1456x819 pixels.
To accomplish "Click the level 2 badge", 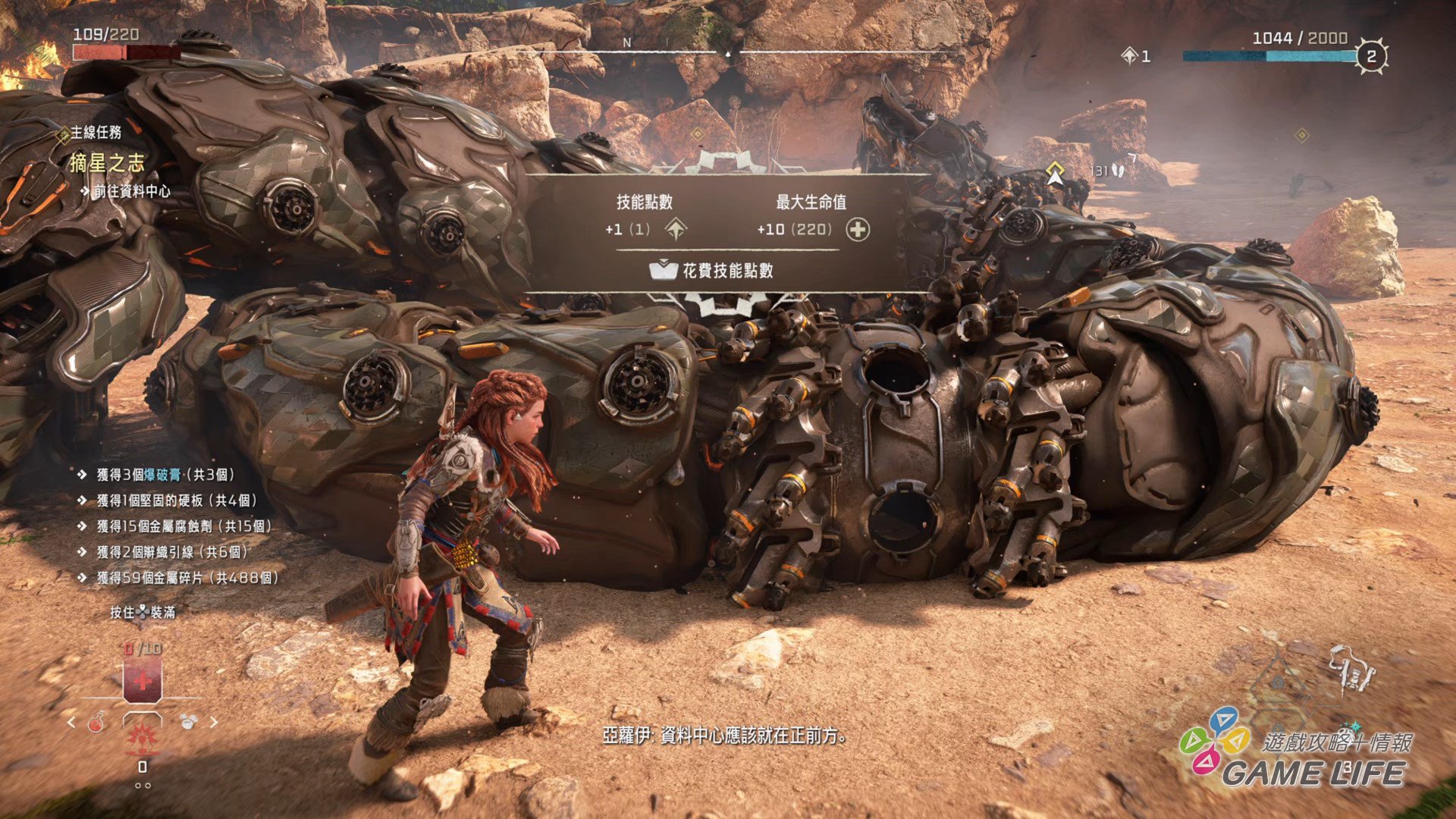I will point(1371,56).
